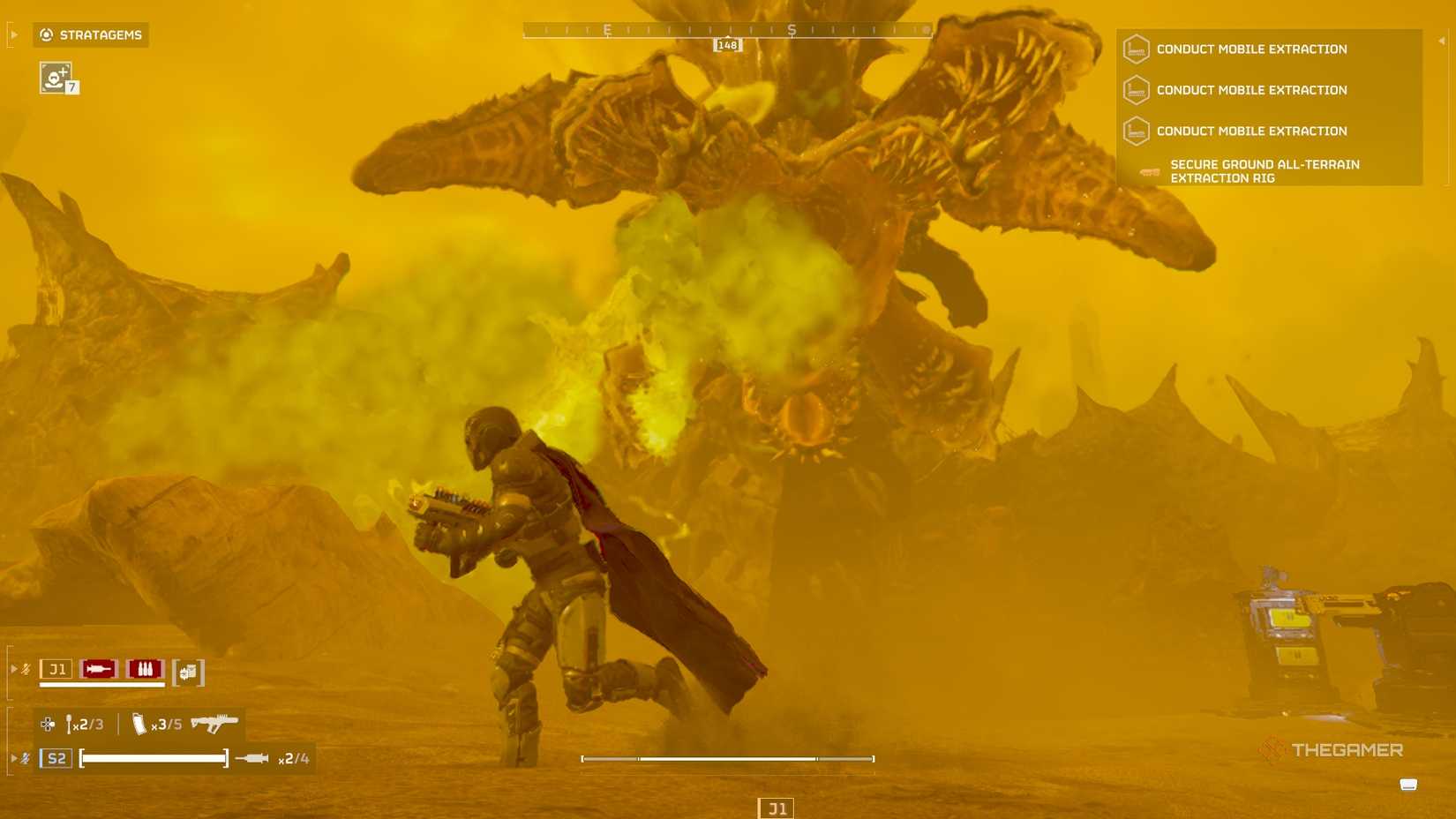
Task: Click the STRATAGEMS label
Action: (100, 35)
